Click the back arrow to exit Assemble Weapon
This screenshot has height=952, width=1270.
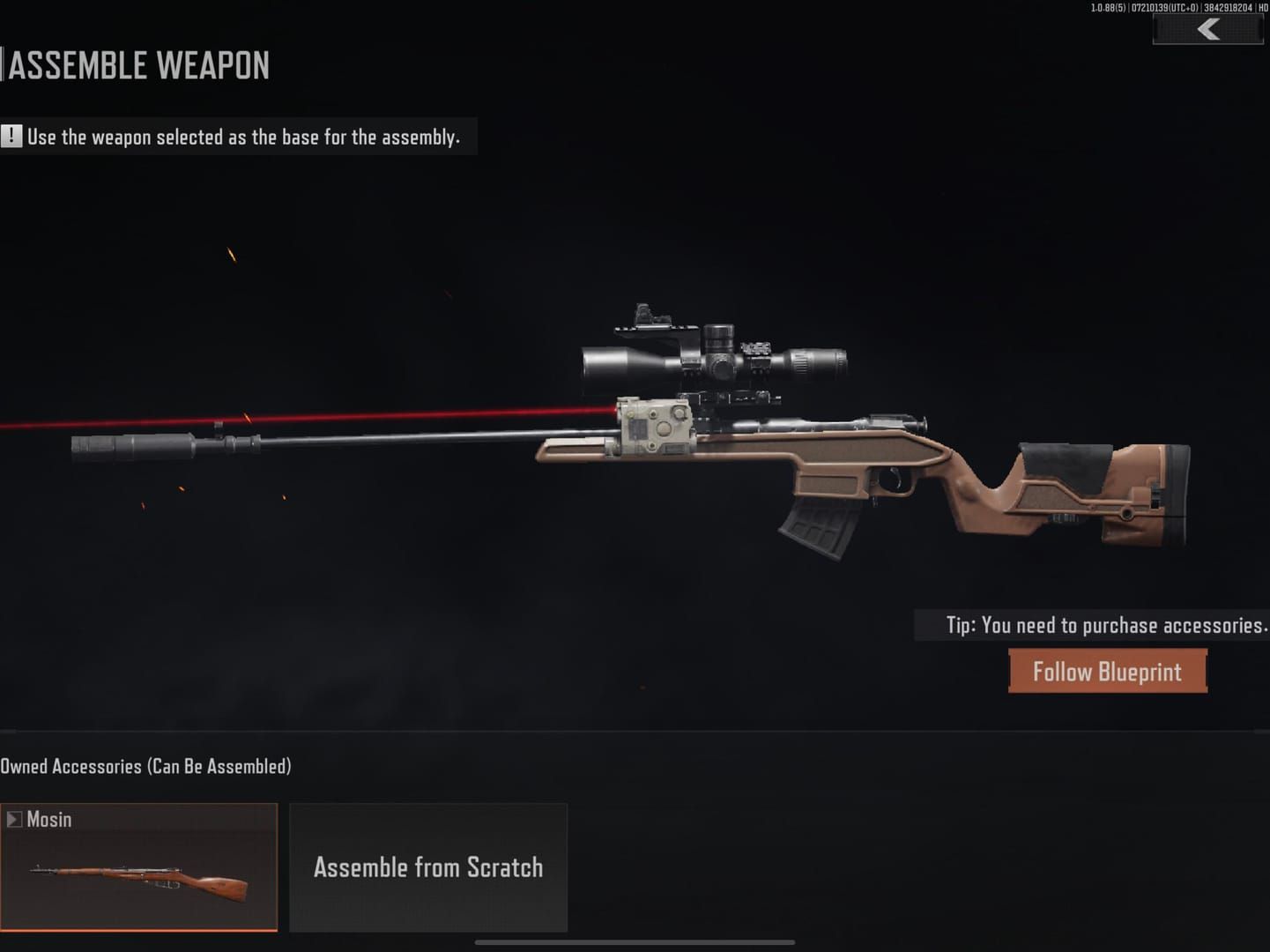tap(1207, 28)
